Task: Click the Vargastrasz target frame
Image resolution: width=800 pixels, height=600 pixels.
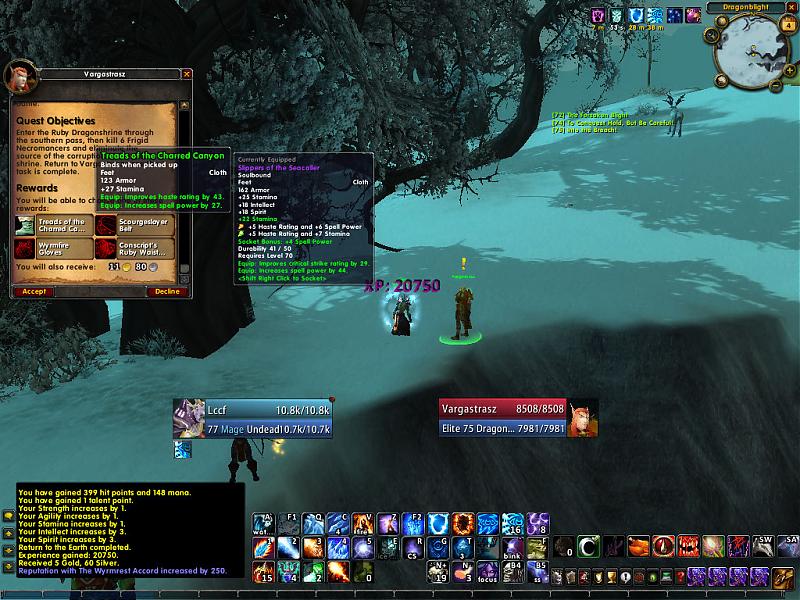Action: (x=505, y=419)
